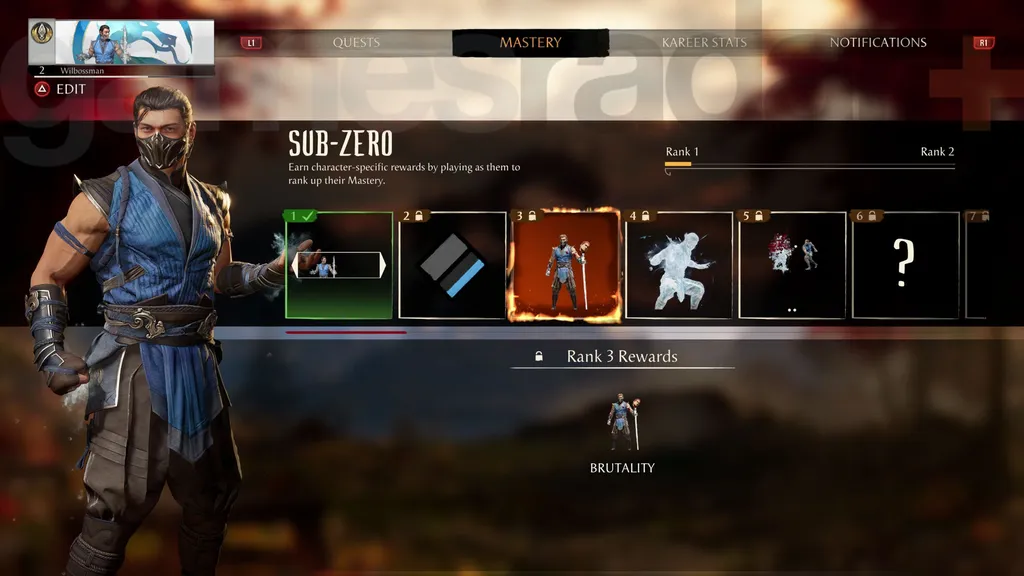Open the Edit player card option
Viewport: 1024px width, 576px height.
[62, 89]
